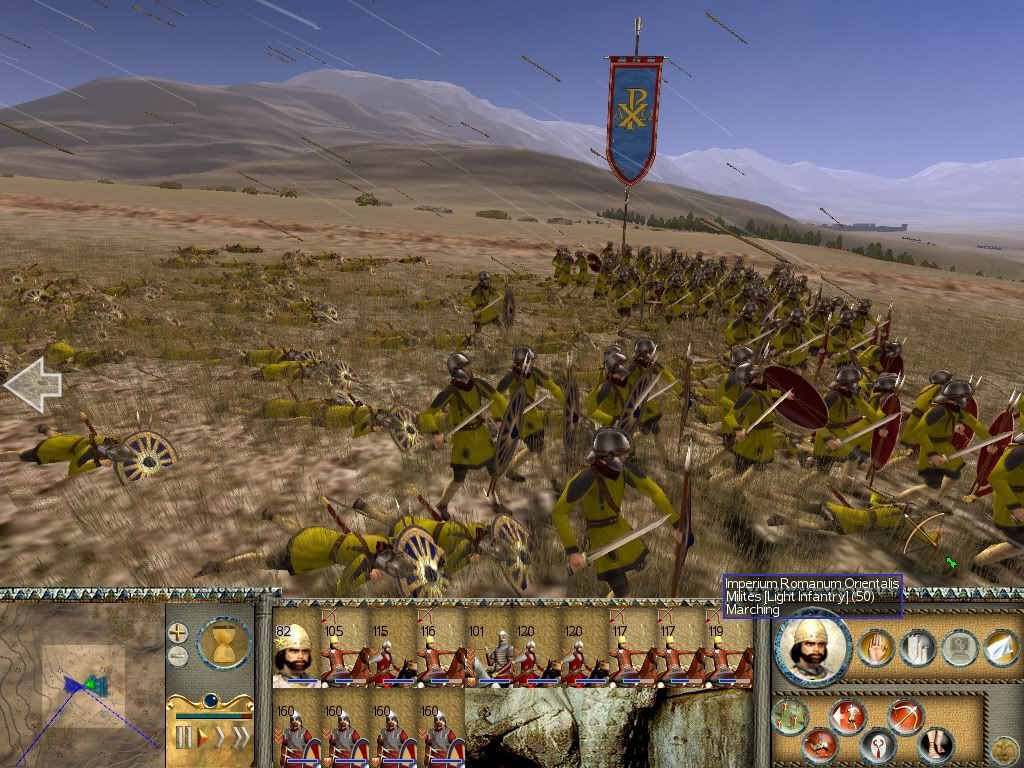This screenshot has height=768, width=1024.
Task: Pause the battle
Action: pyautogui.click(x=183, y=738)
